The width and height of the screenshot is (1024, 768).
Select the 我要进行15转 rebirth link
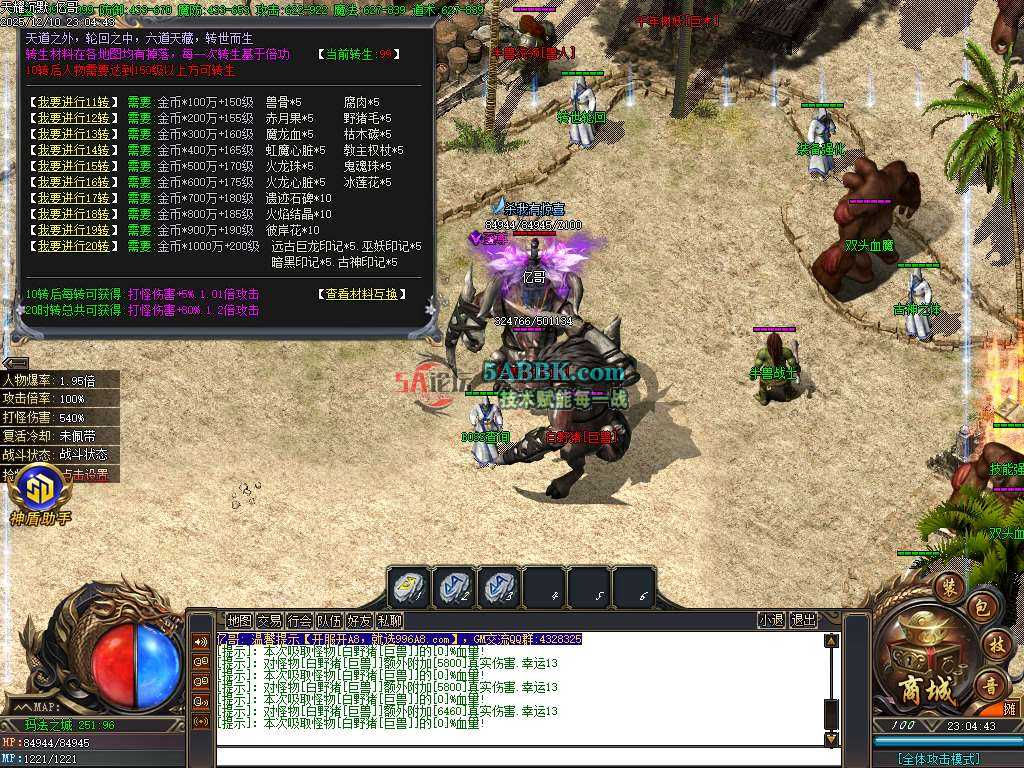75,166
